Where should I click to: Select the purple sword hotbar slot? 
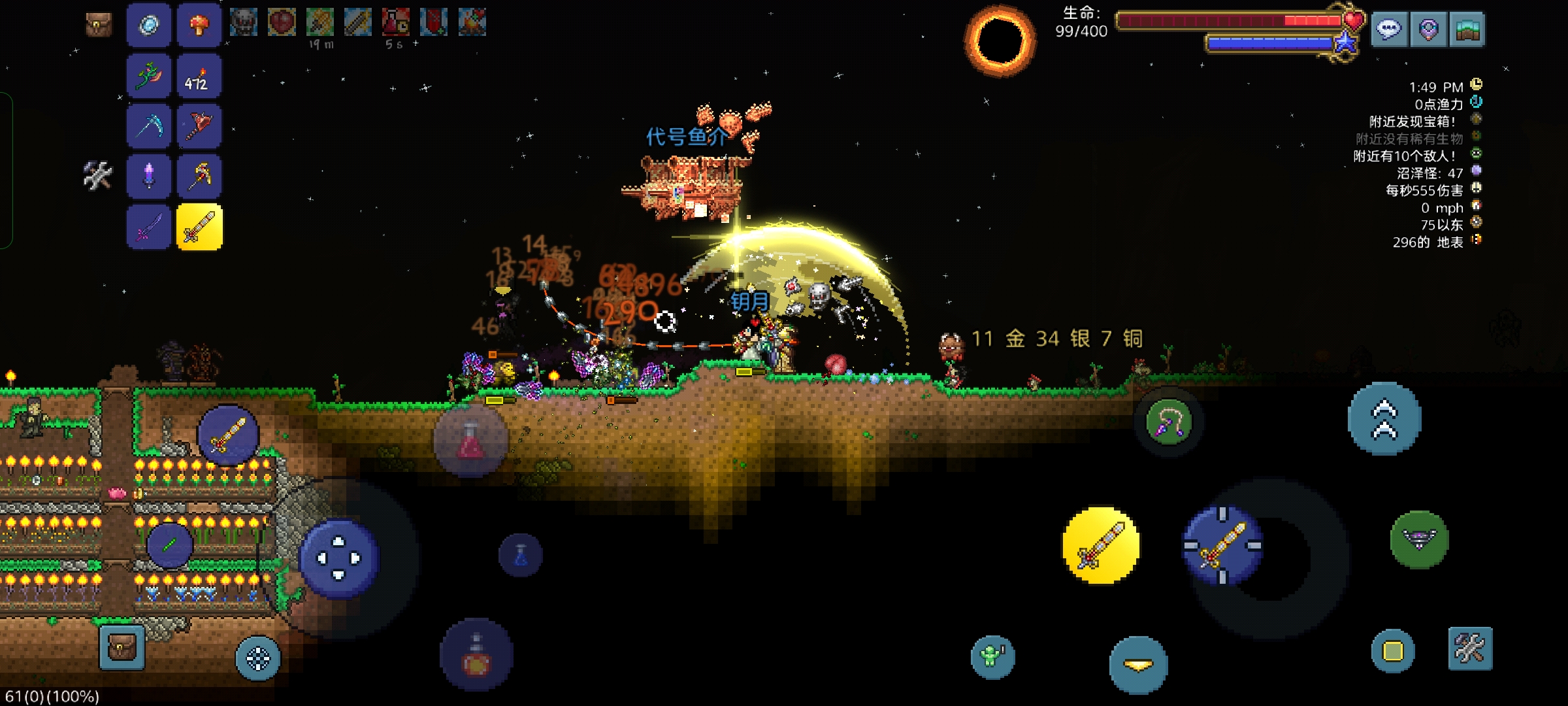click(x=149, y=227)
